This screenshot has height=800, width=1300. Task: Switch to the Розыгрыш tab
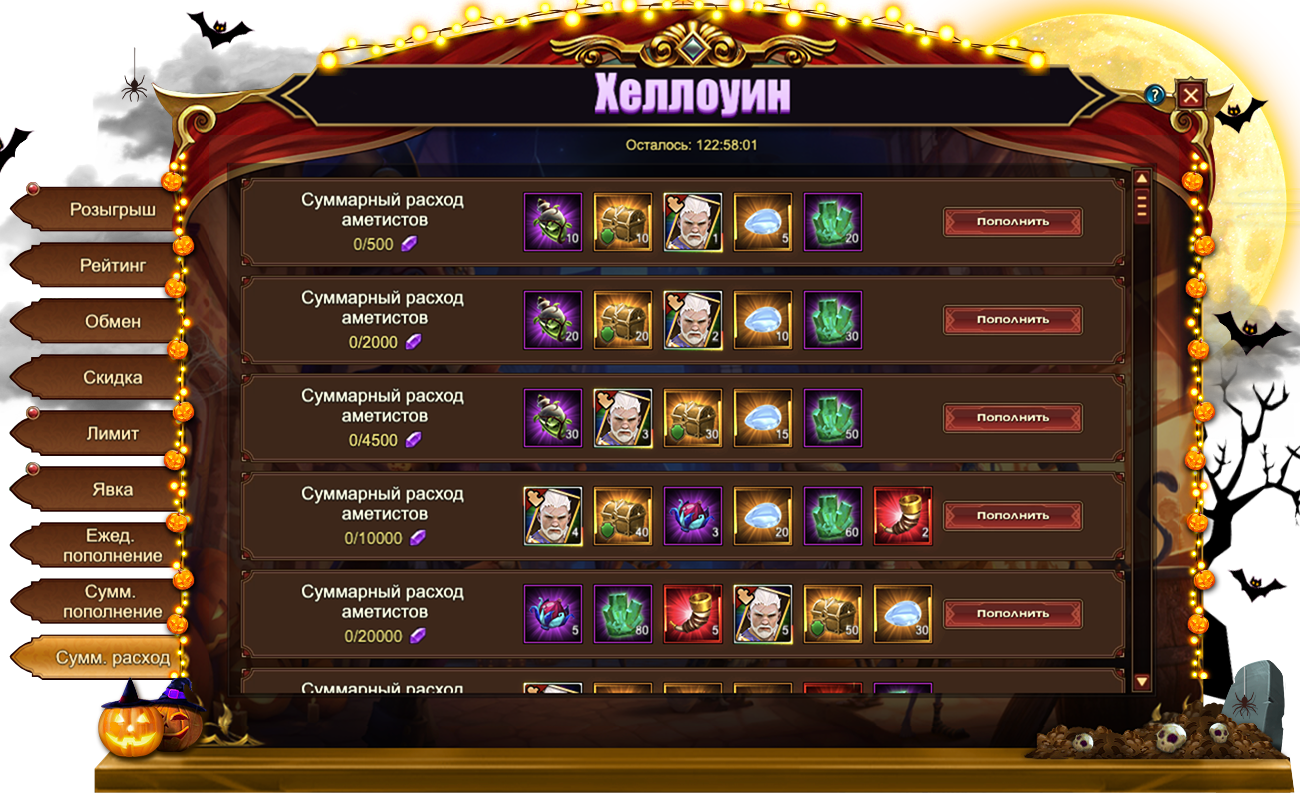pyautogui.click(x=98, y=210)
